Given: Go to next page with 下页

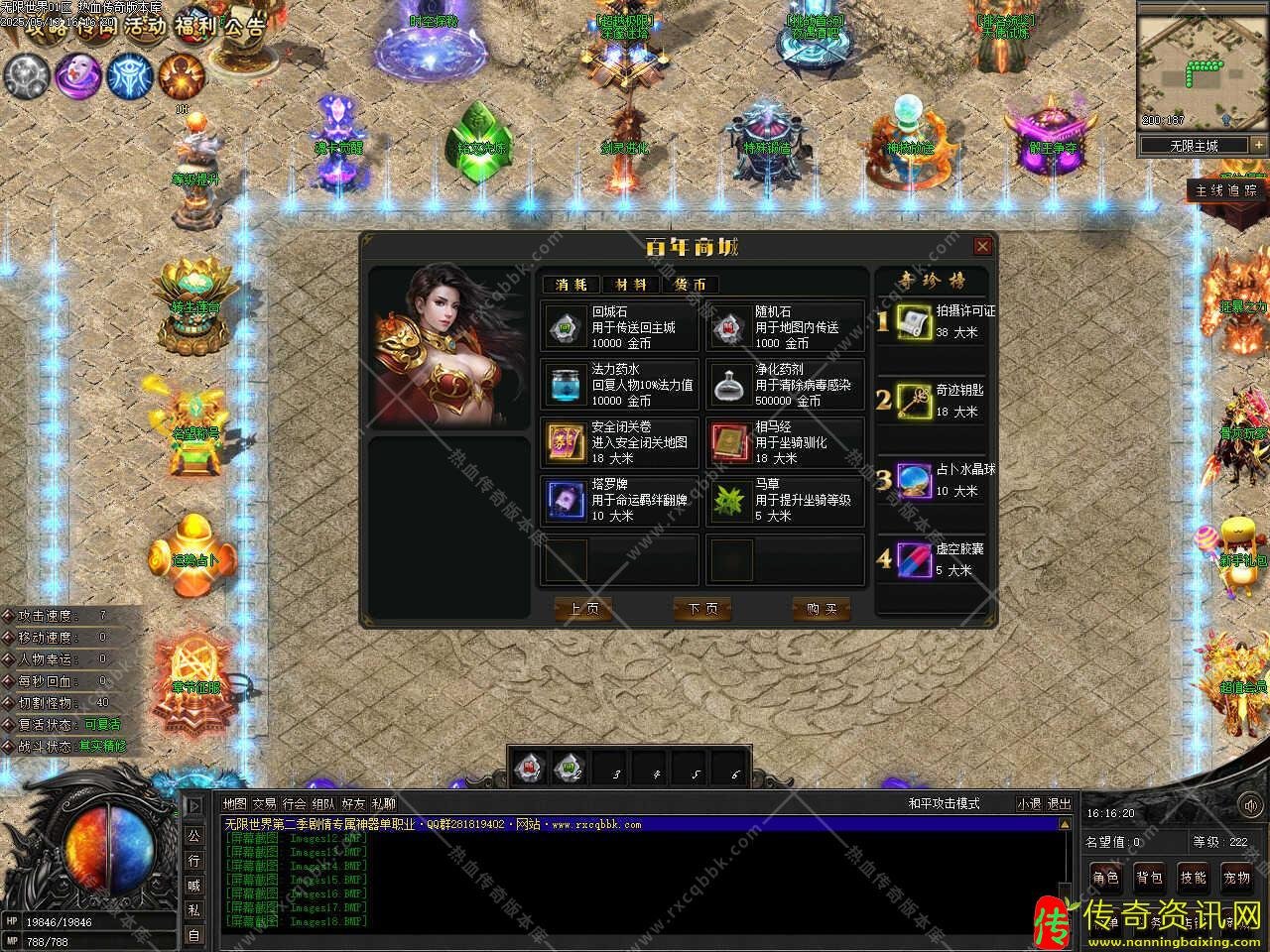Looking at the screenshot, I should click(702, 609).
